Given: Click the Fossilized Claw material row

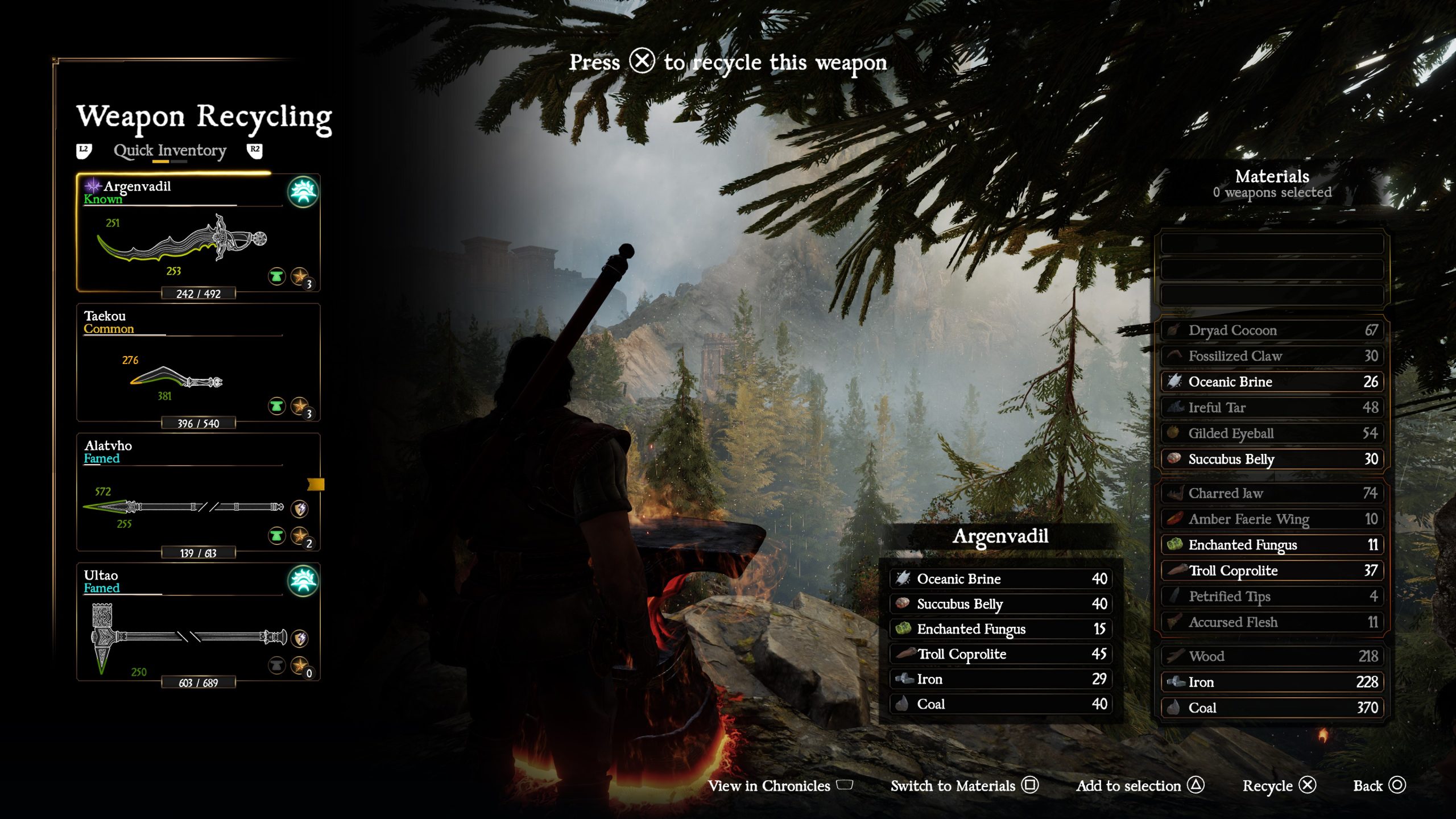Looking at the screenshot, I should pyautogui.click(x=1272, y=356).
